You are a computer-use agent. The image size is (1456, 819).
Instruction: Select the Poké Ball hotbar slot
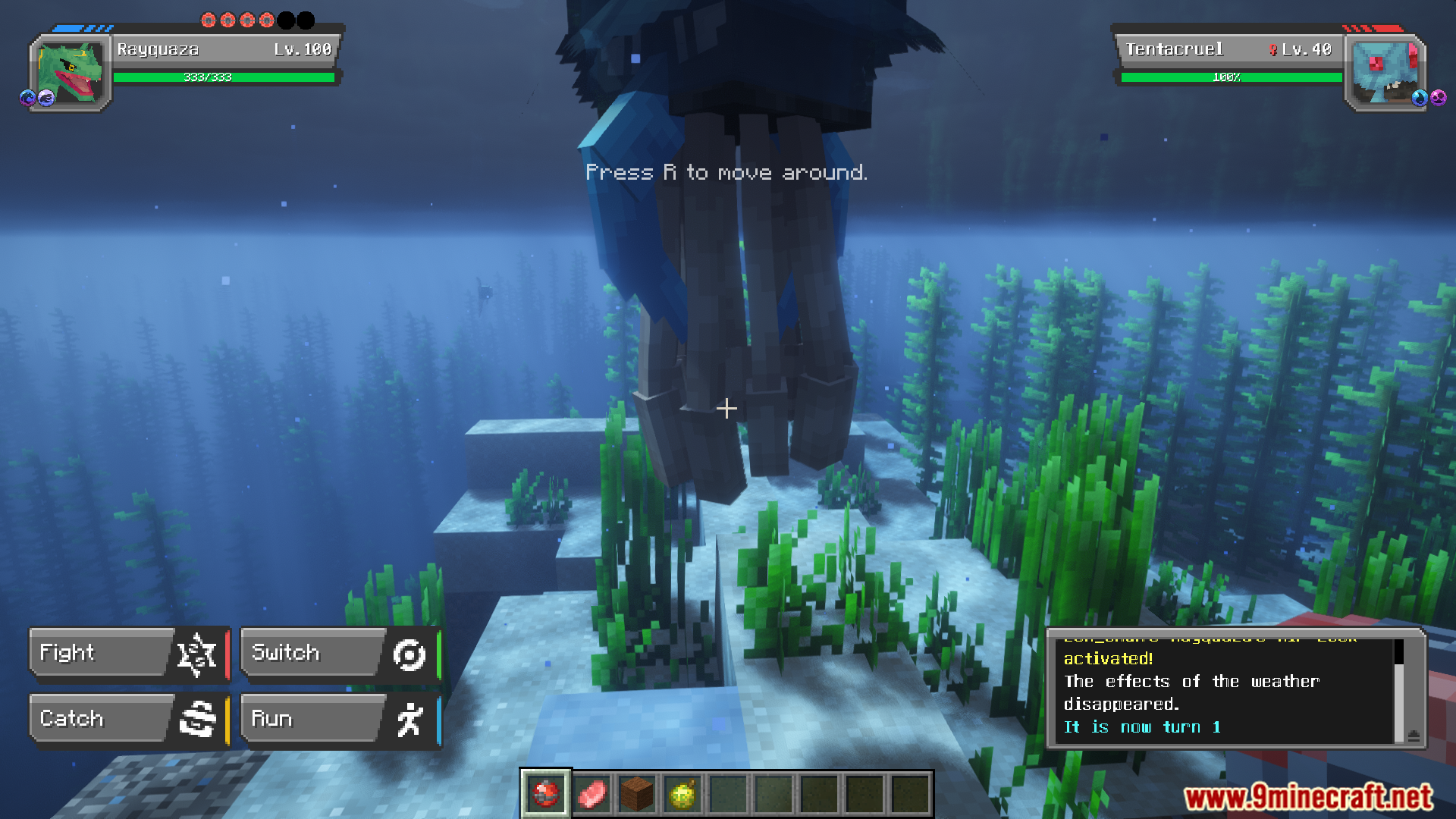[545, 794]
